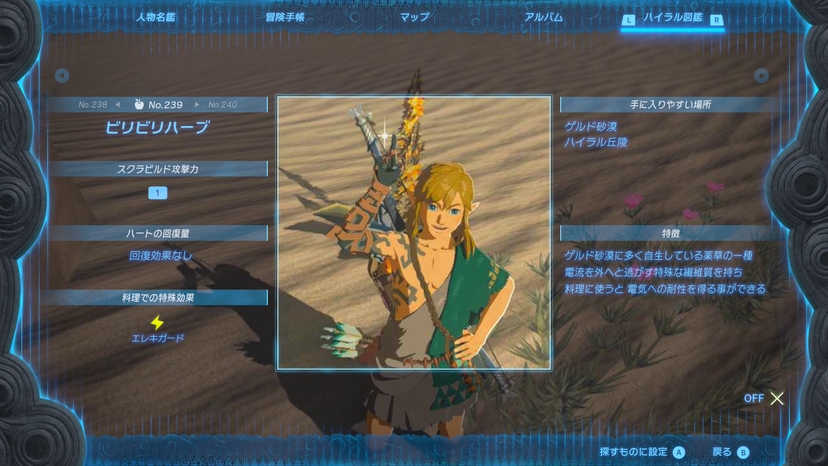Select 戻る to go back

pyautogui.click(x=730, y=452)
